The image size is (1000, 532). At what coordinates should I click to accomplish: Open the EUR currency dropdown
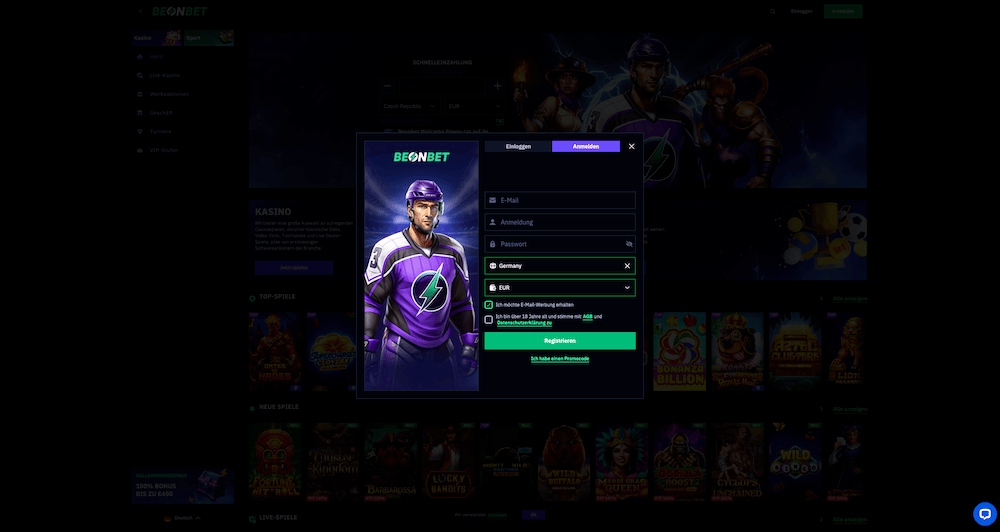[x=560, y=288]
